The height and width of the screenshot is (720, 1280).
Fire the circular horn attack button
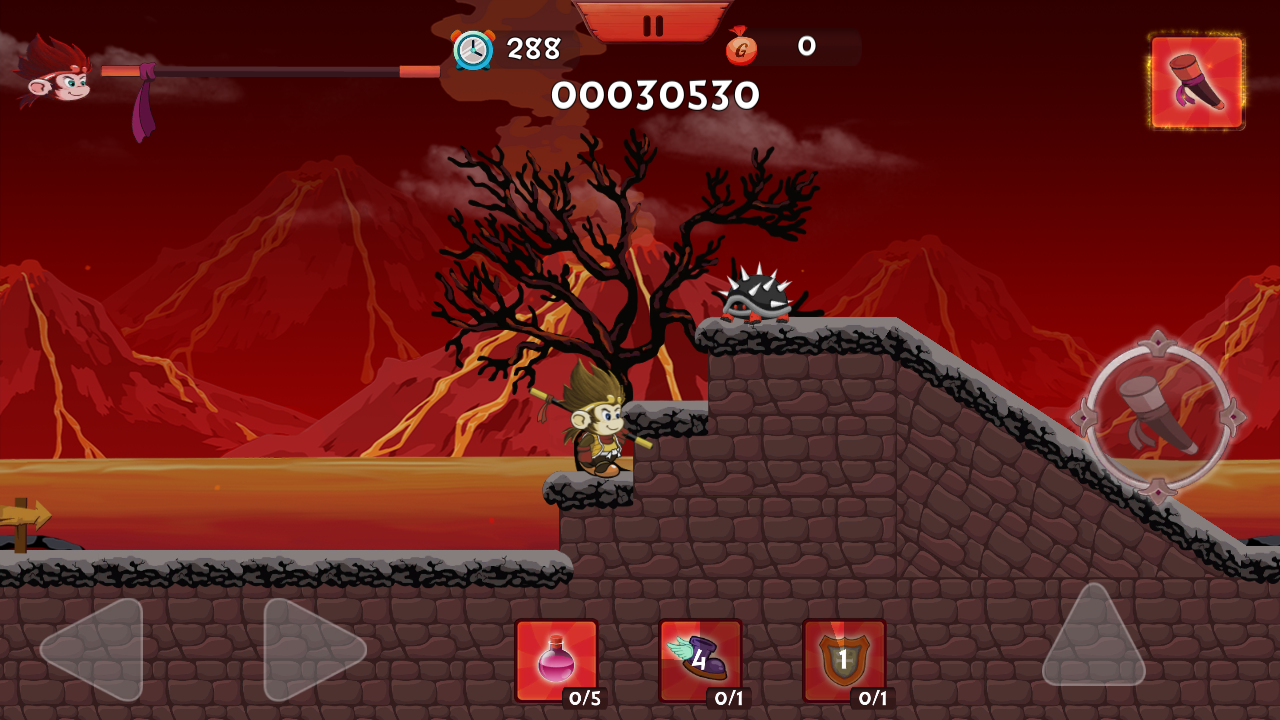(x=1158, y=415)
